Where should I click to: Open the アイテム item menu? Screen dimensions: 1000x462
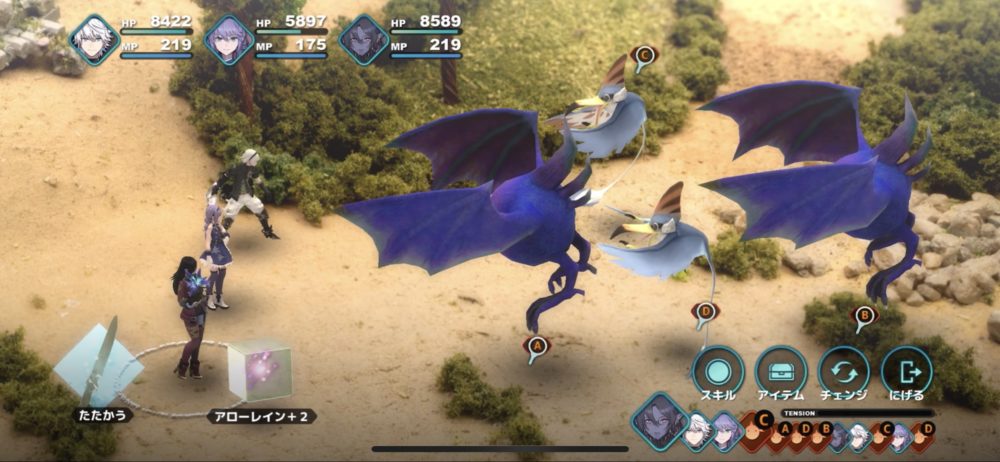(x=781, y=372)
